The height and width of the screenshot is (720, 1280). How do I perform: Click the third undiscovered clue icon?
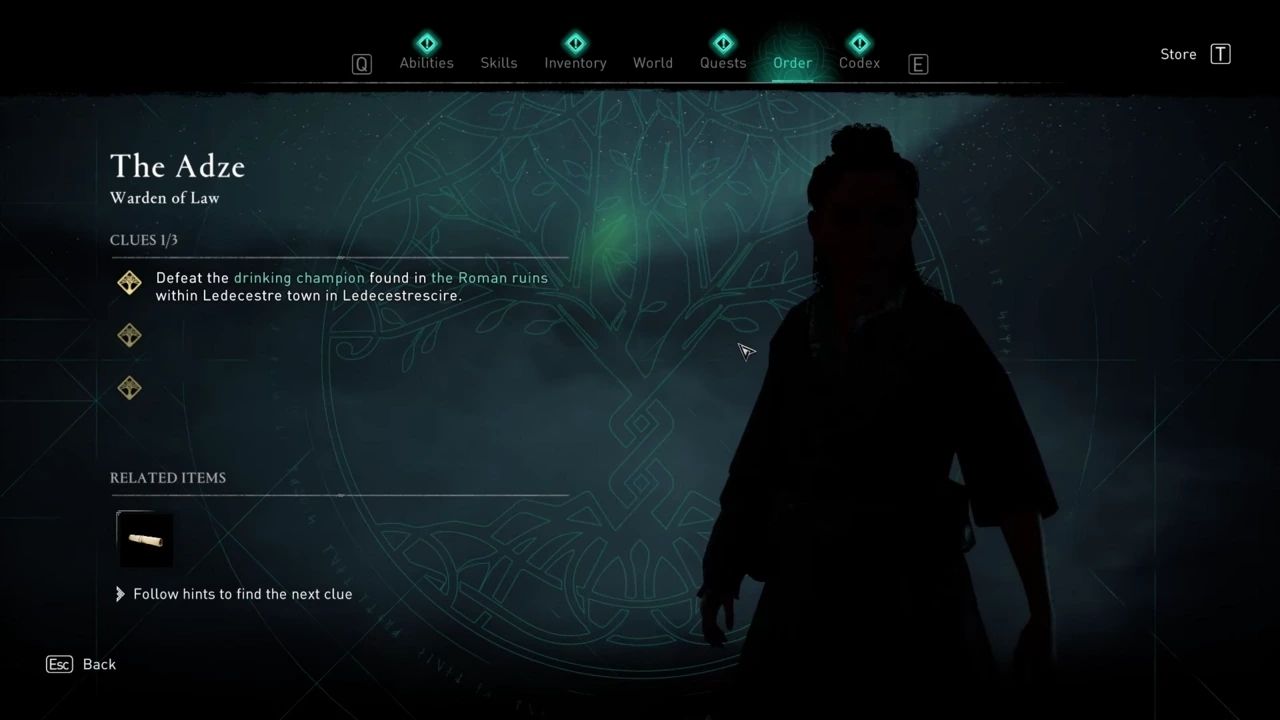tap(129, 388)
